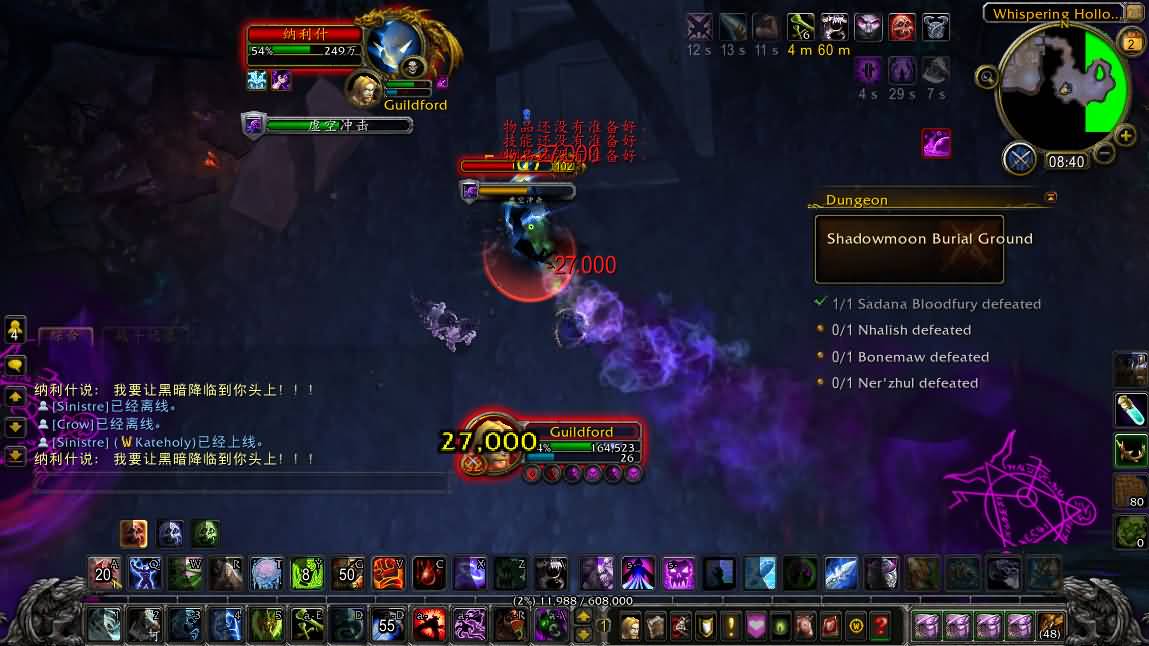This screenshot has height=646, width=1149.
Task: Use the potion vial icon on the right bar
Action: 1131,410
